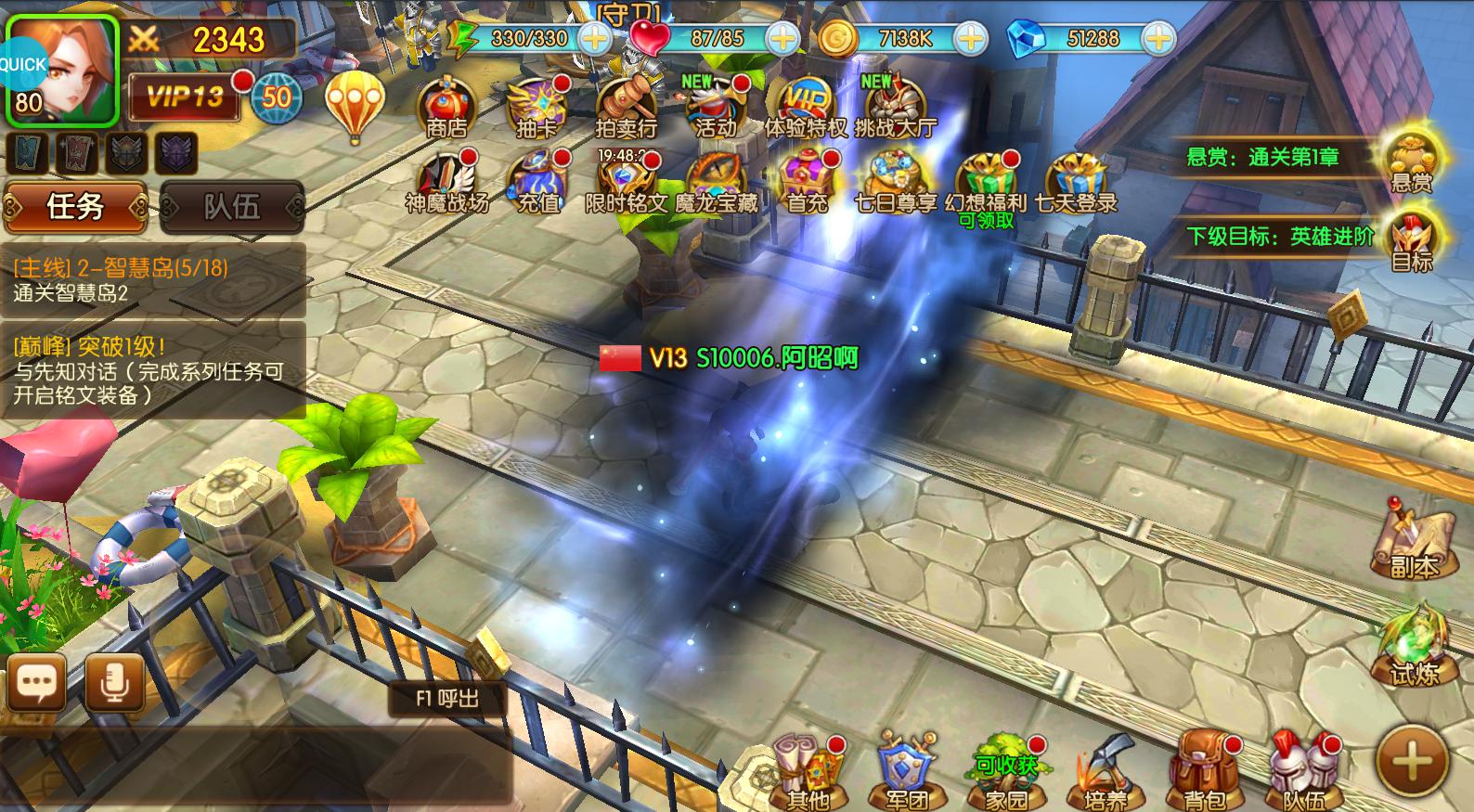Open the chat bubble button

[x=37, y=684]
